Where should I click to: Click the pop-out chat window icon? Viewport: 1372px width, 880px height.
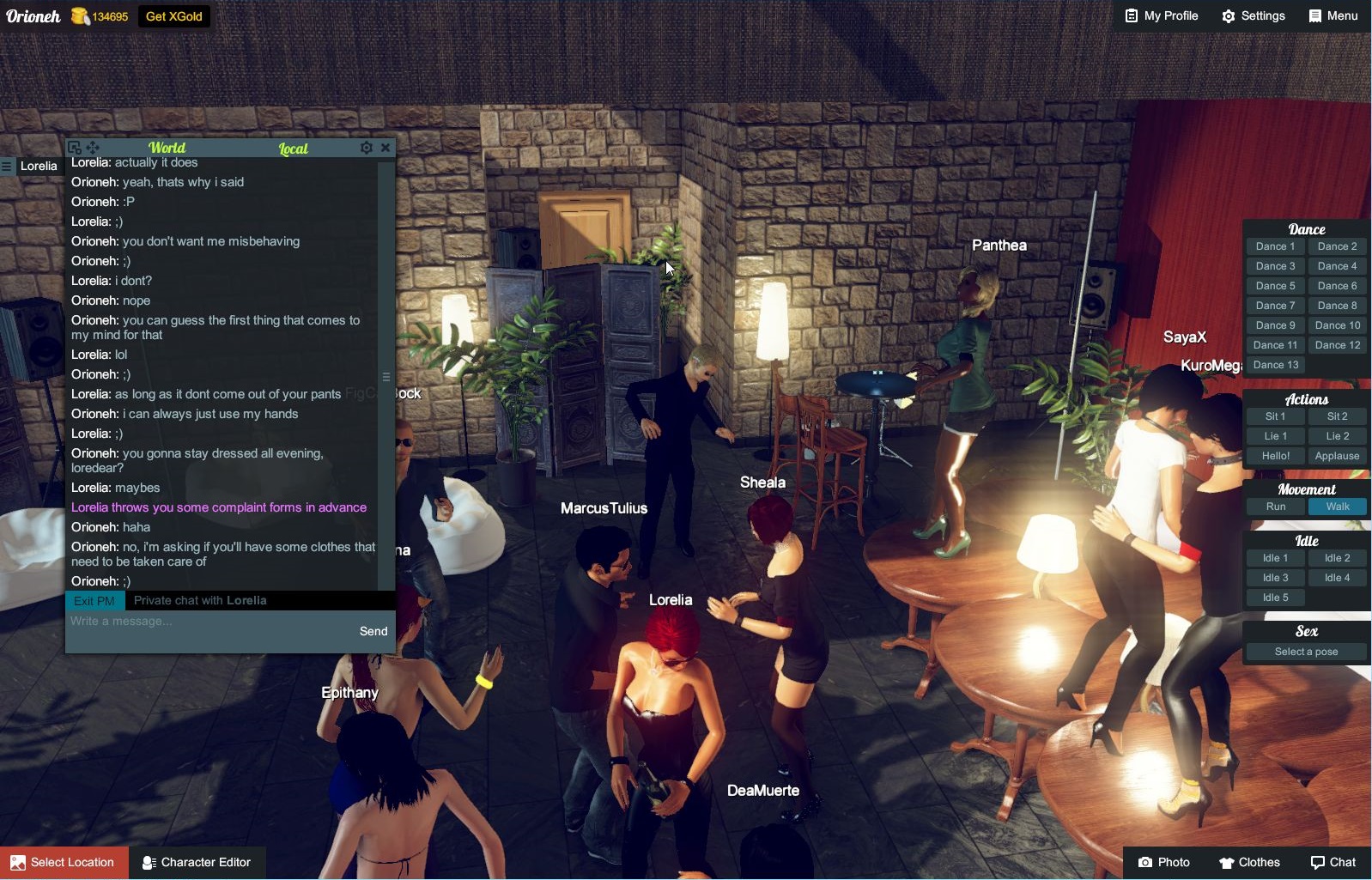coord(75,147)
